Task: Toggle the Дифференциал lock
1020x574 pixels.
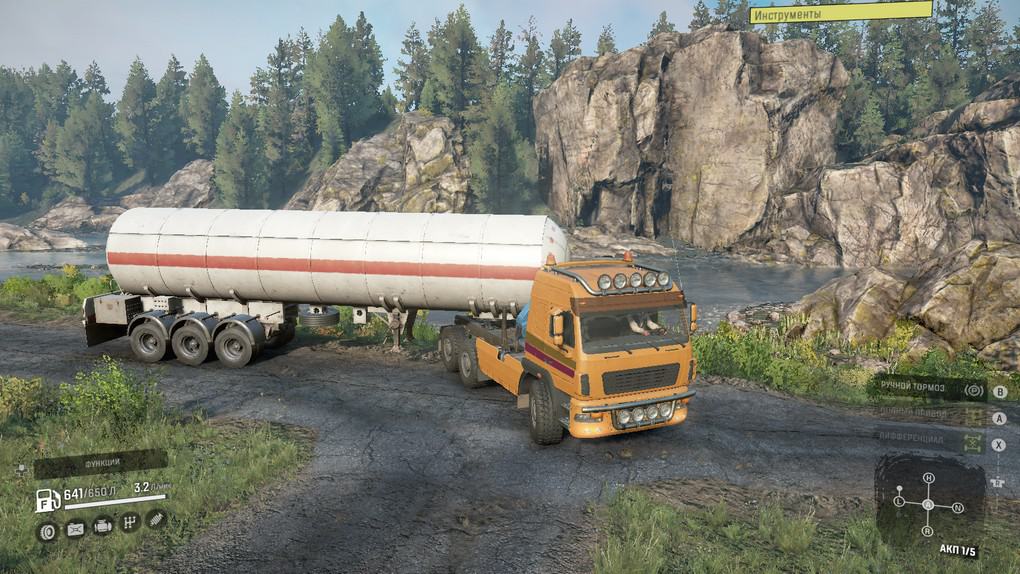Action: point(928,438)
